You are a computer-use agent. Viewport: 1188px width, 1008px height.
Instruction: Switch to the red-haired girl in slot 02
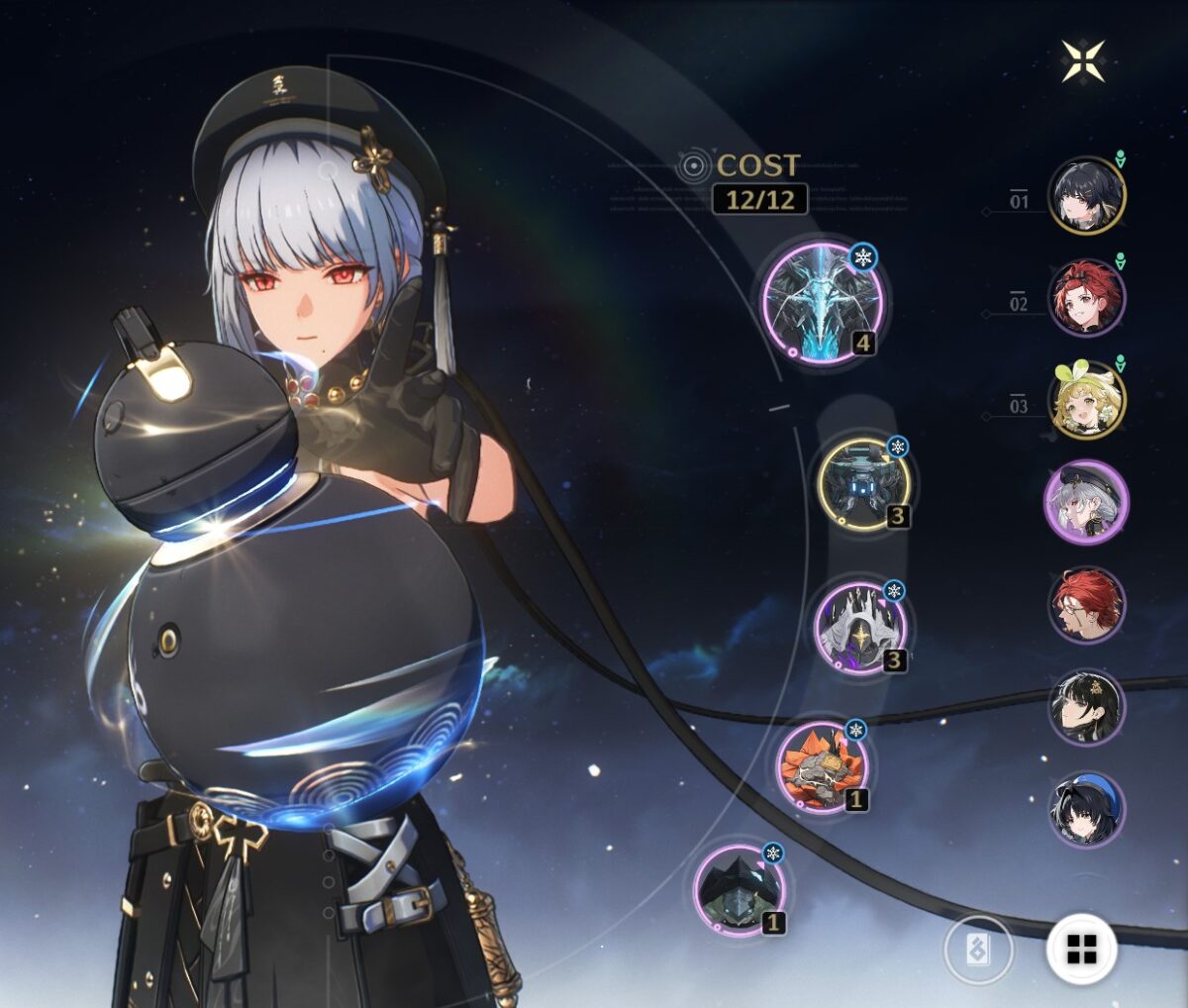(x=1087, y=298)
